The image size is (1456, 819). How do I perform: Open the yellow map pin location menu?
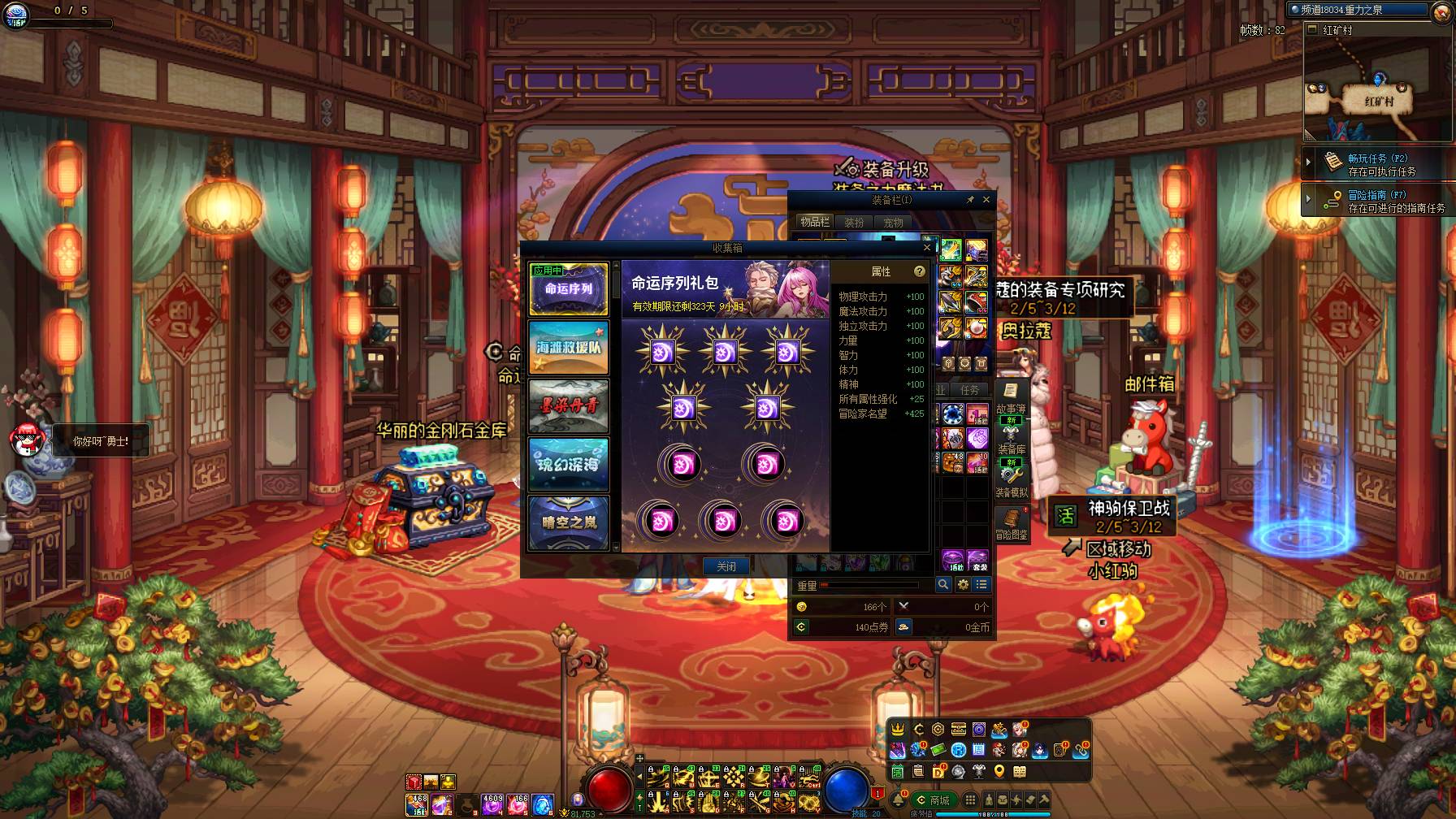pos(999,771)
